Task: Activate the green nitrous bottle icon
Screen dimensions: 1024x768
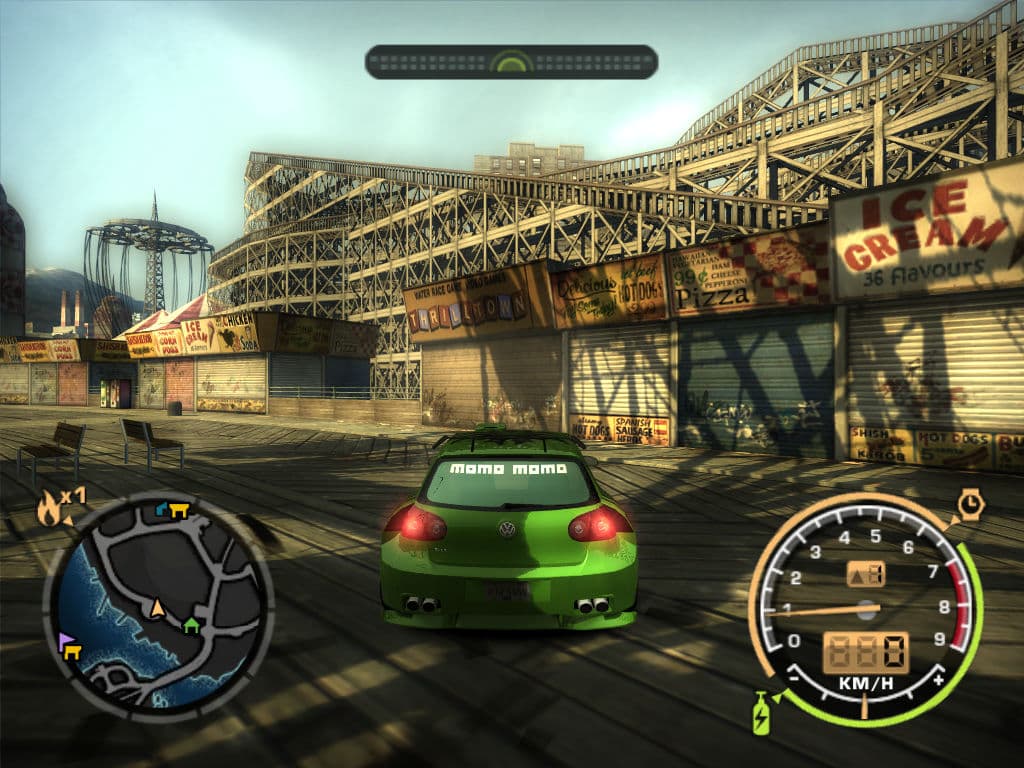Action: coord(761,713)
